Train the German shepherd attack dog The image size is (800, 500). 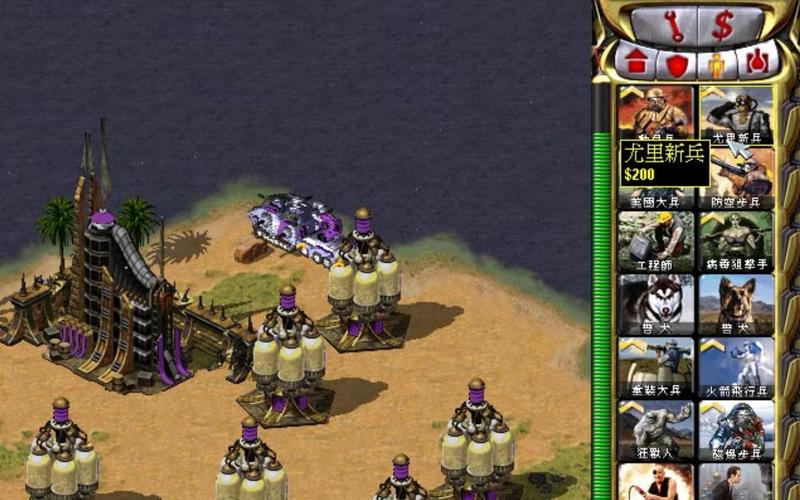[x=737, y=304]
